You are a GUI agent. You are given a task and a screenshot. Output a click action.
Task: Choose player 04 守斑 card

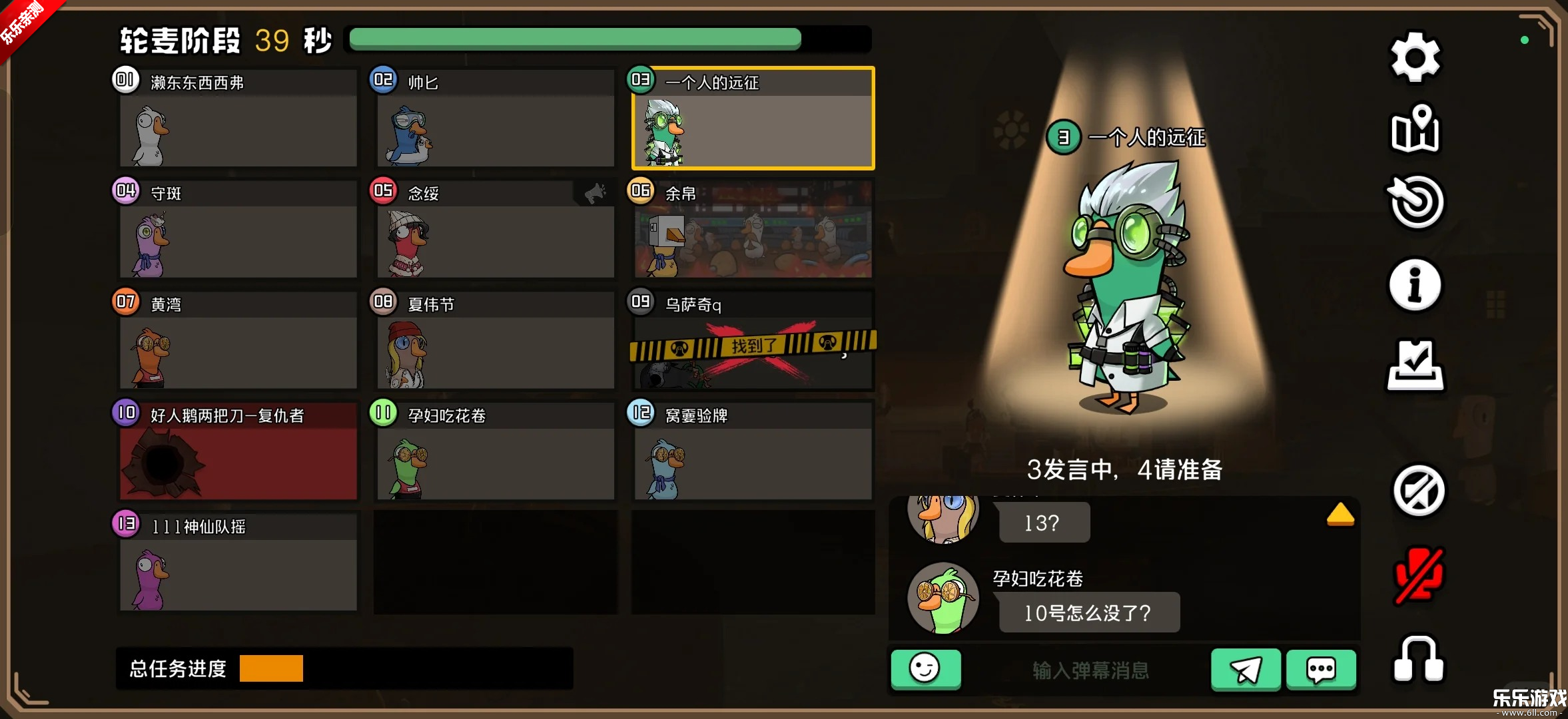tap(238, 231)
